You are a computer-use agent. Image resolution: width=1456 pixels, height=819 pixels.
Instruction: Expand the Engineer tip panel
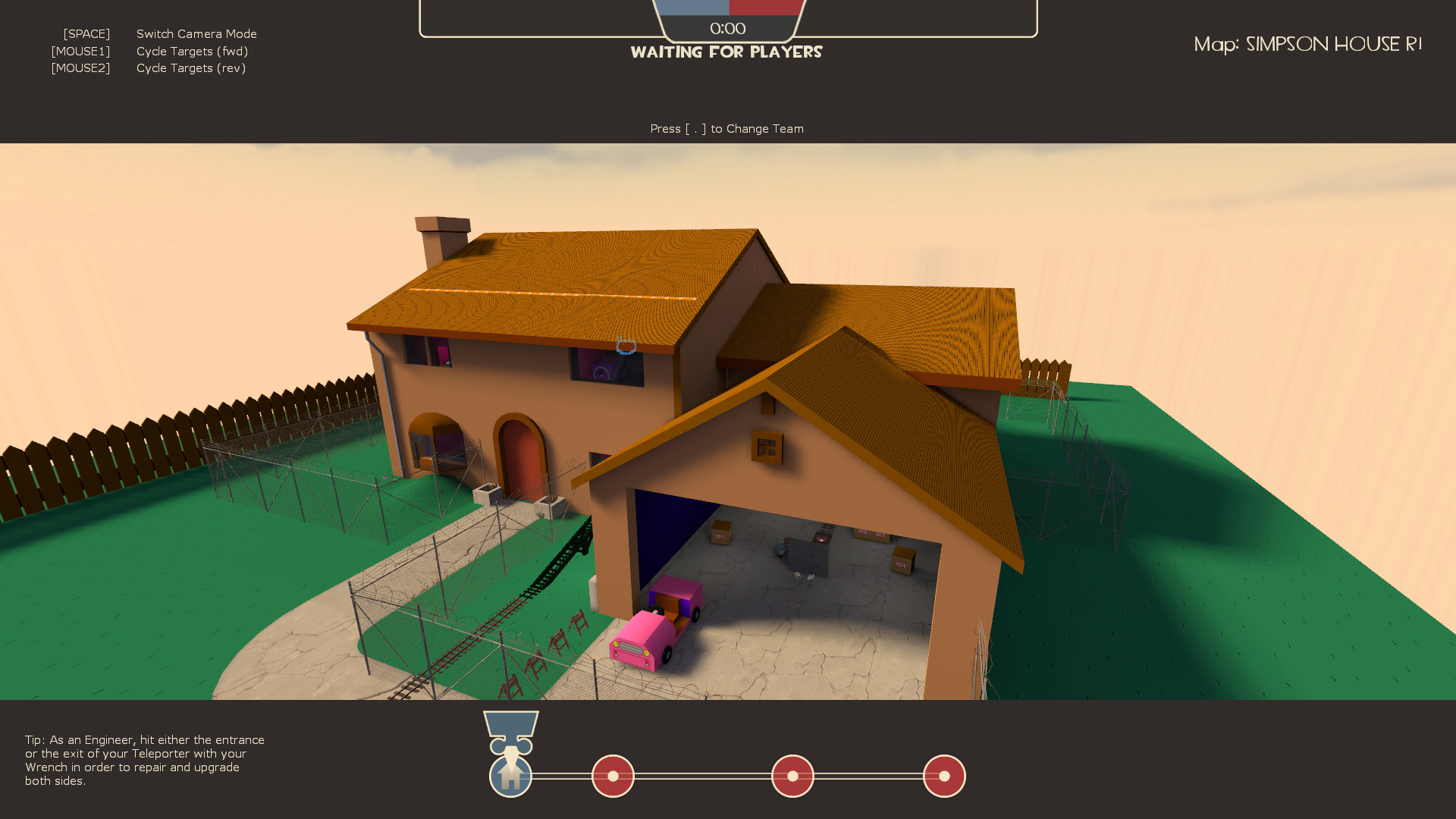(144, 761)
